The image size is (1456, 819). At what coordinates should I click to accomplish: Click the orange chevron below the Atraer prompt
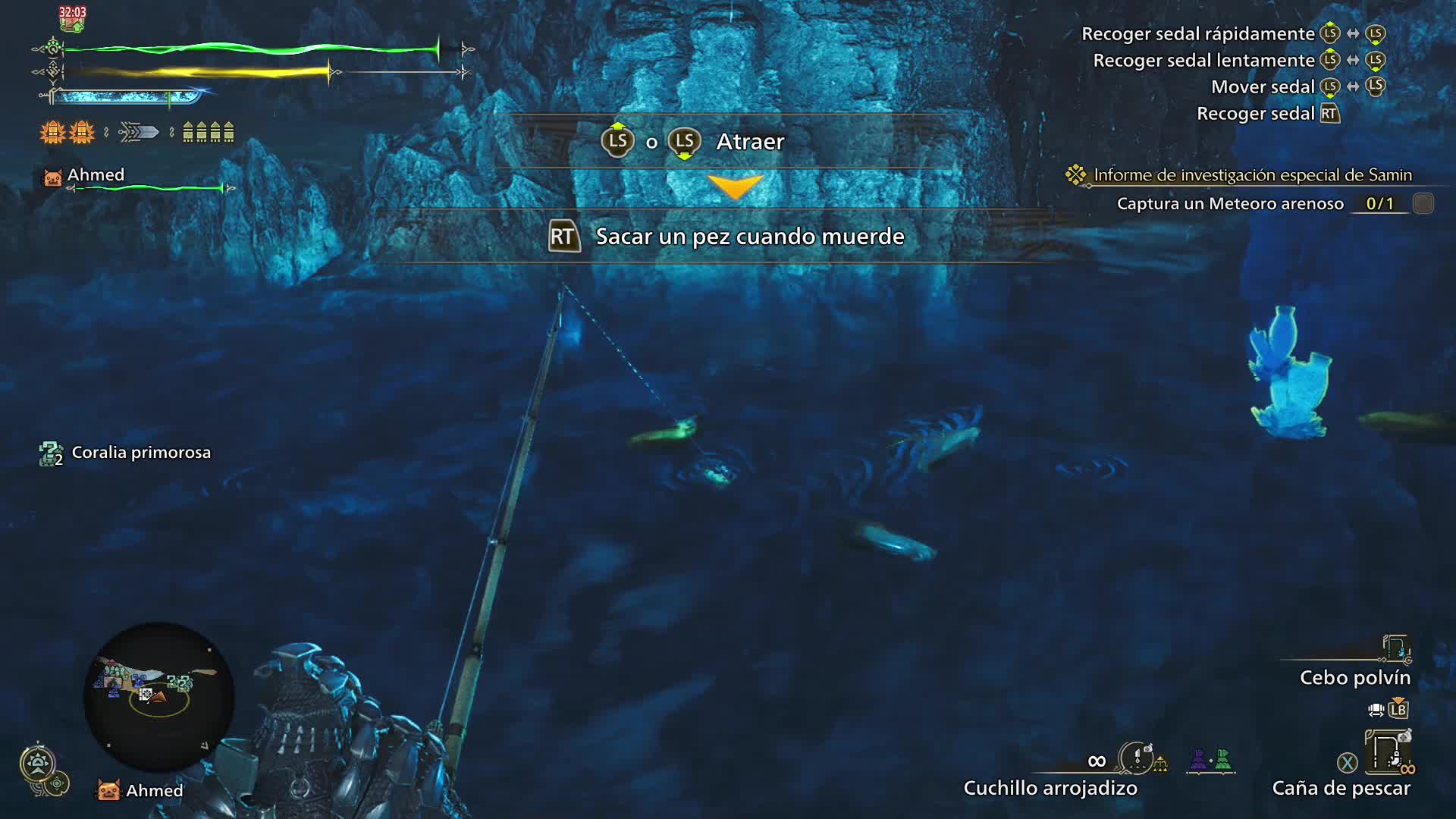[734, 187]
